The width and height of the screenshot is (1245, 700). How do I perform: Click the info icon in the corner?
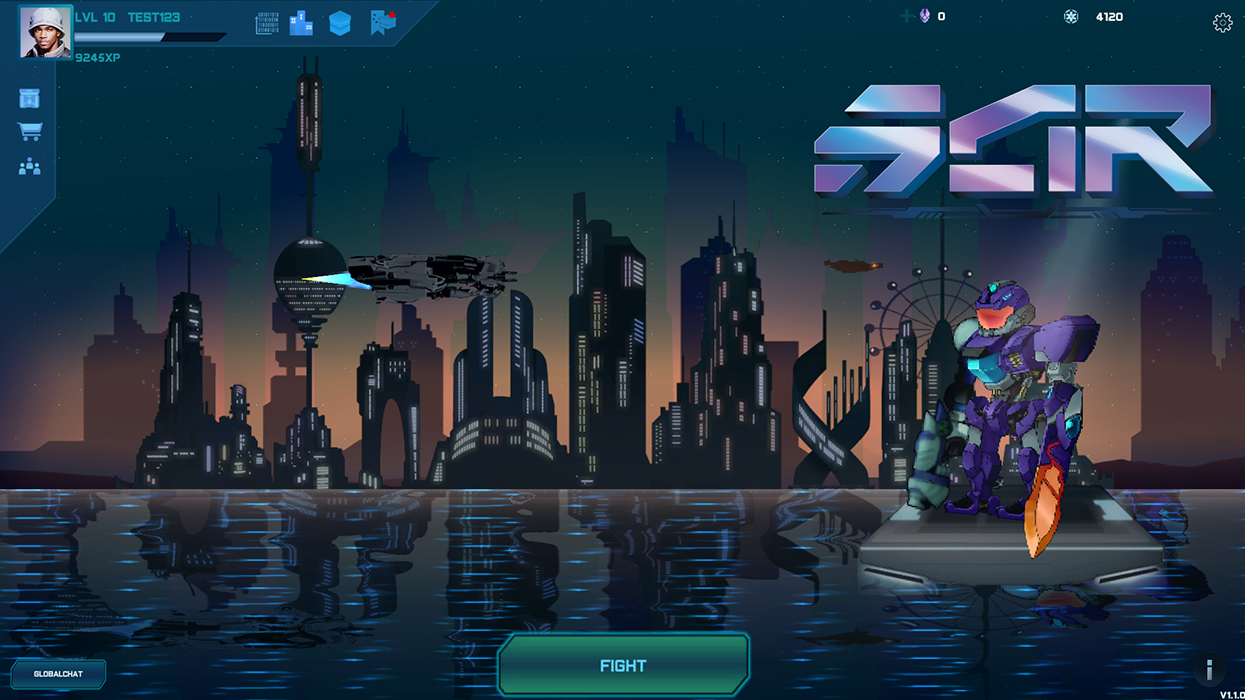(x=1209, y=670)
